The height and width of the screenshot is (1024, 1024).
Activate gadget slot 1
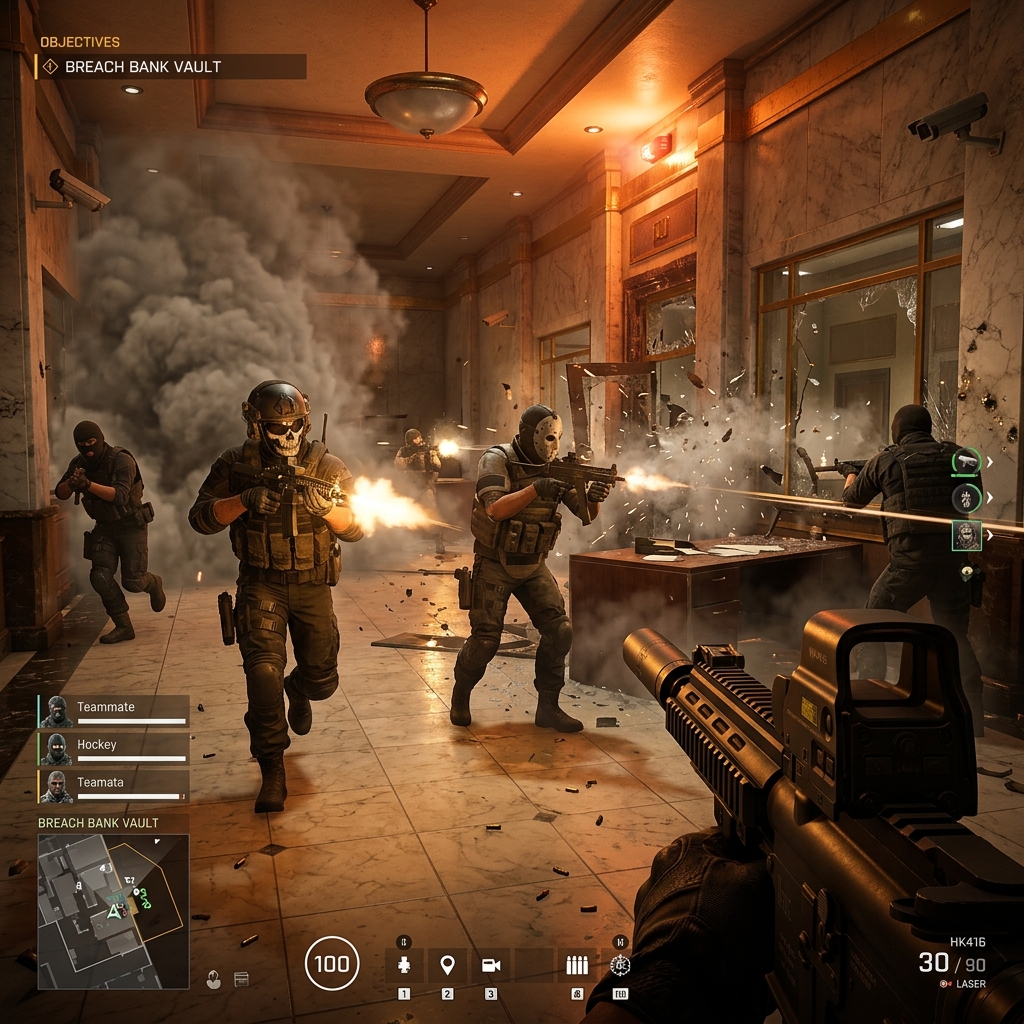tap(404, 965)
